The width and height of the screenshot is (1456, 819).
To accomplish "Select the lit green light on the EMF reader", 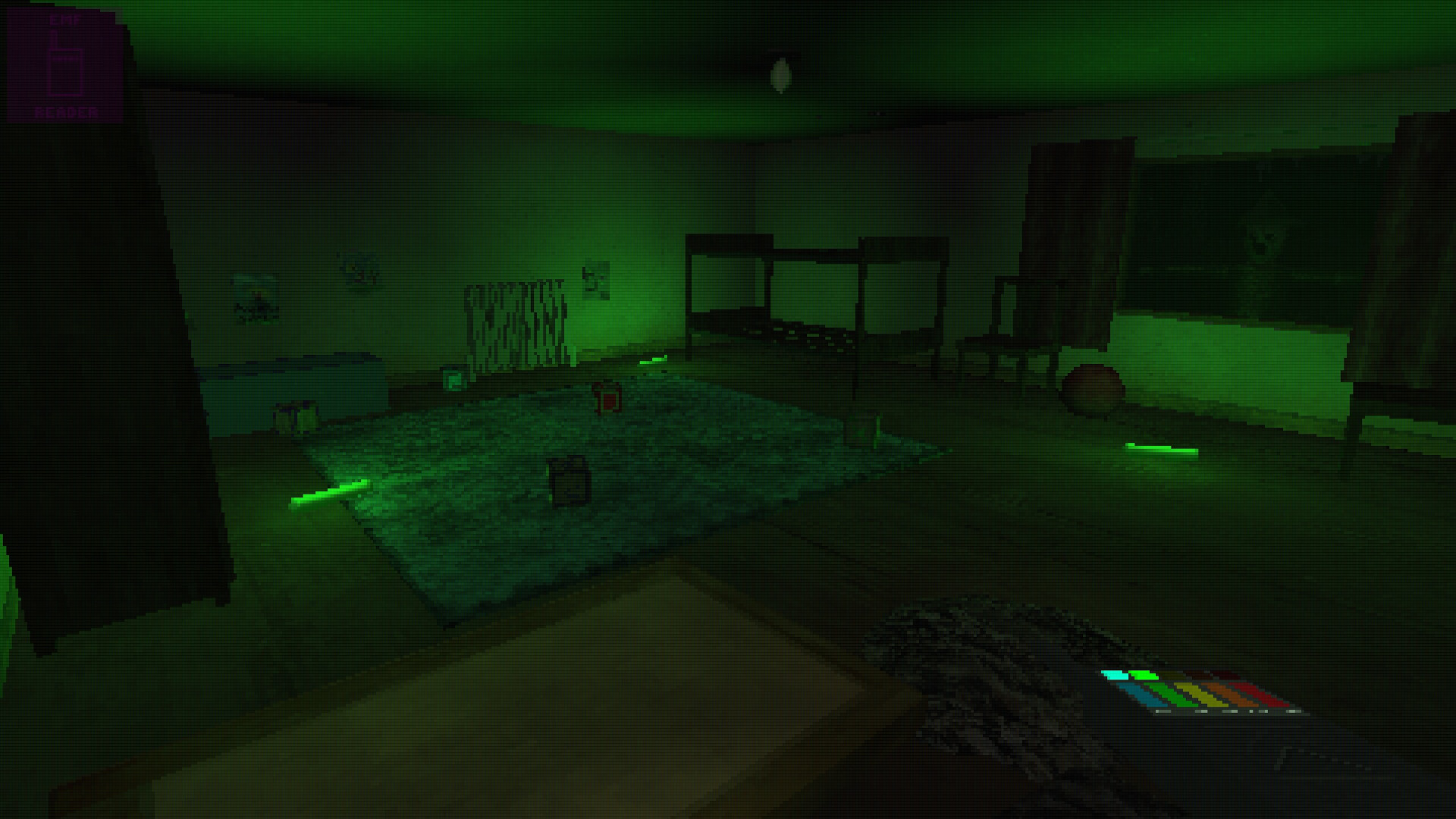I will [1144, 673].
